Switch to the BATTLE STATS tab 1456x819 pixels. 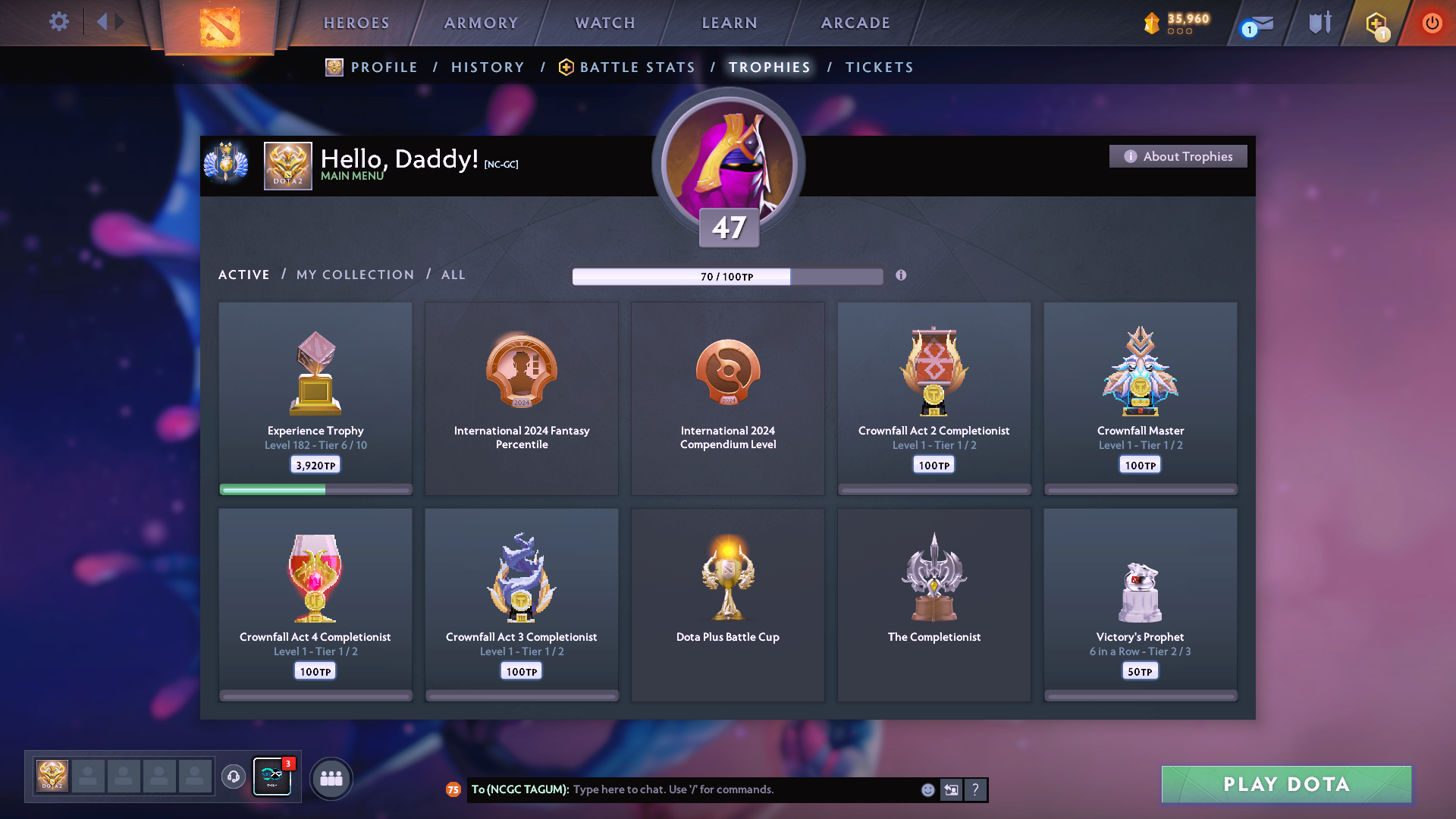(x=636, y=67)
